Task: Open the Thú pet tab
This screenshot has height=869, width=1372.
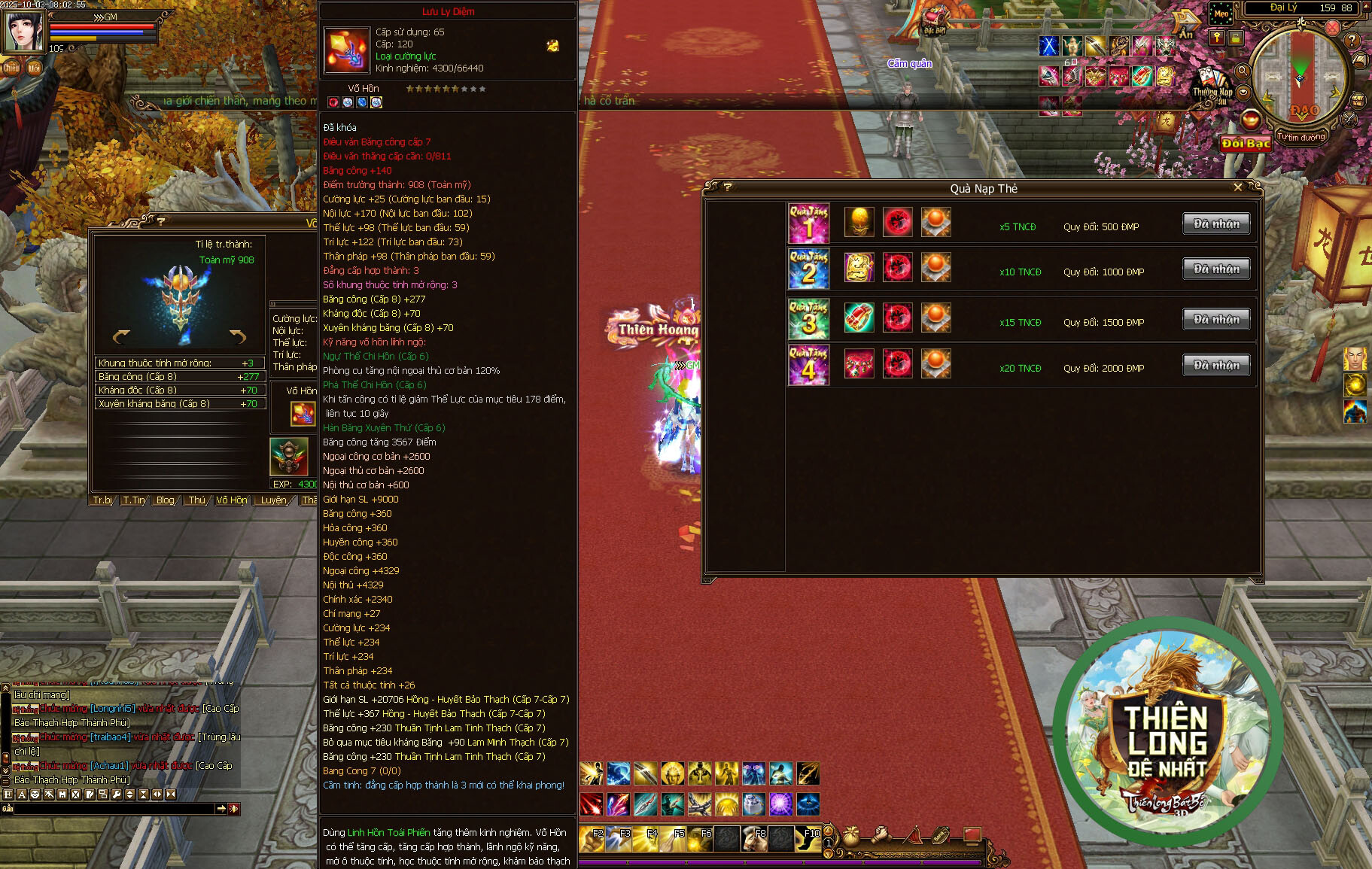Action: pyautogui.click(x=196, y=500)
